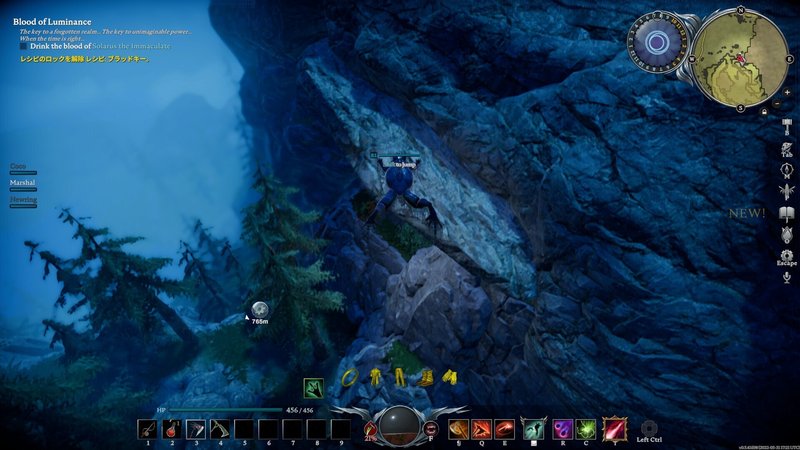Activate the red-framed ultimate ability

(614, 428)
